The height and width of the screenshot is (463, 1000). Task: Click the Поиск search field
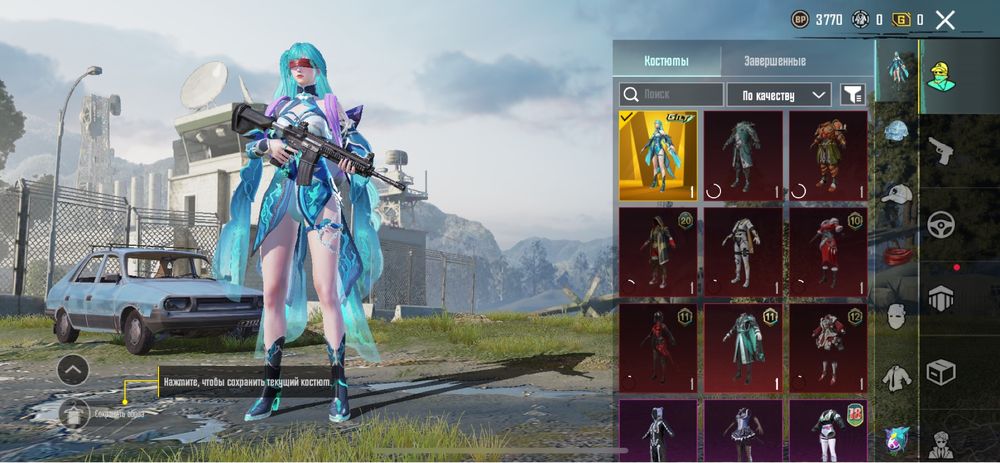671,95
